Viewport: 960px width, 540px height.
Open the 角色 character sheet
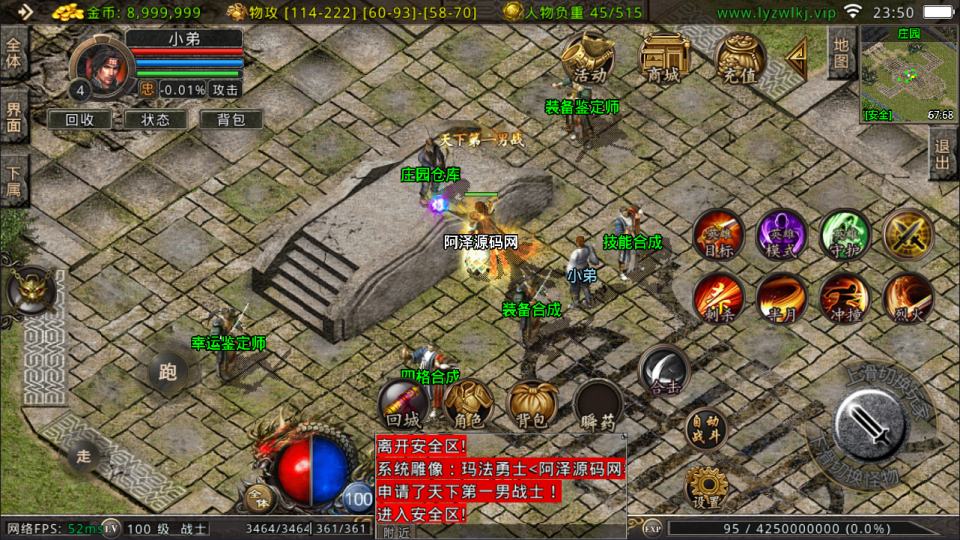468,405
